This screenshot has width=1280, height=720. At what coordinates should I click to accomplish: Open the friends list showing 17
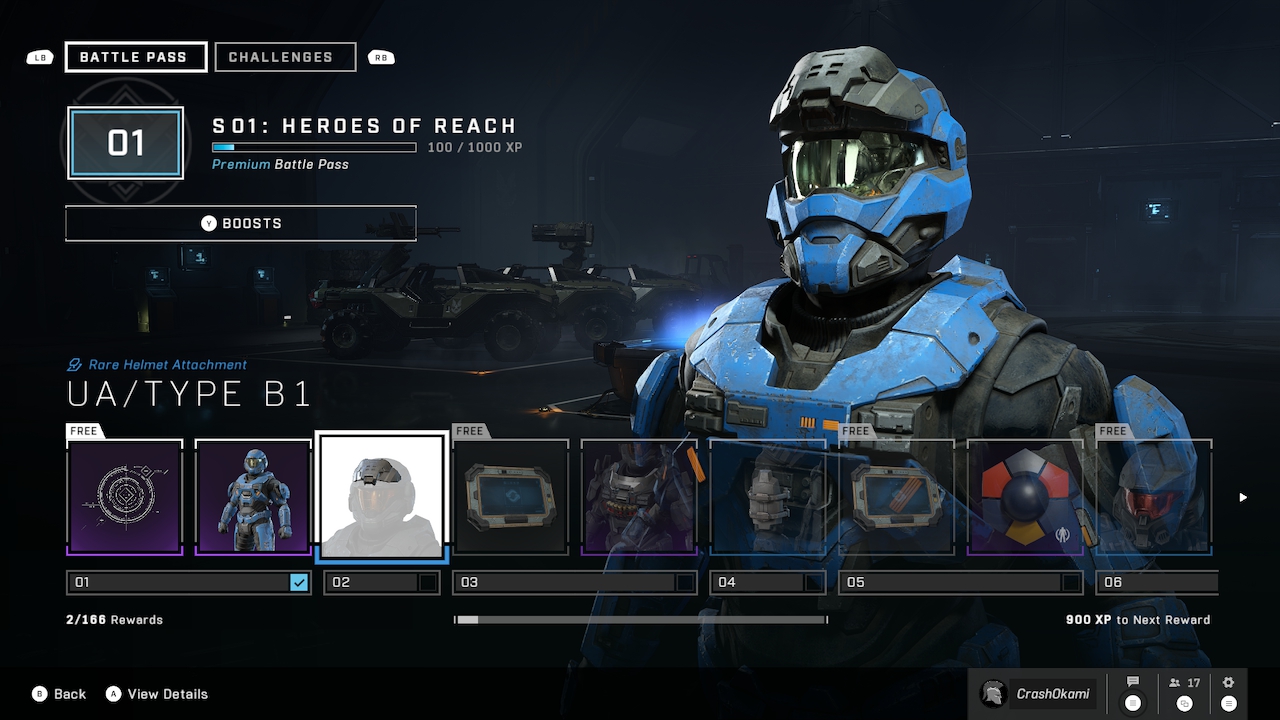coord(1184,692)
